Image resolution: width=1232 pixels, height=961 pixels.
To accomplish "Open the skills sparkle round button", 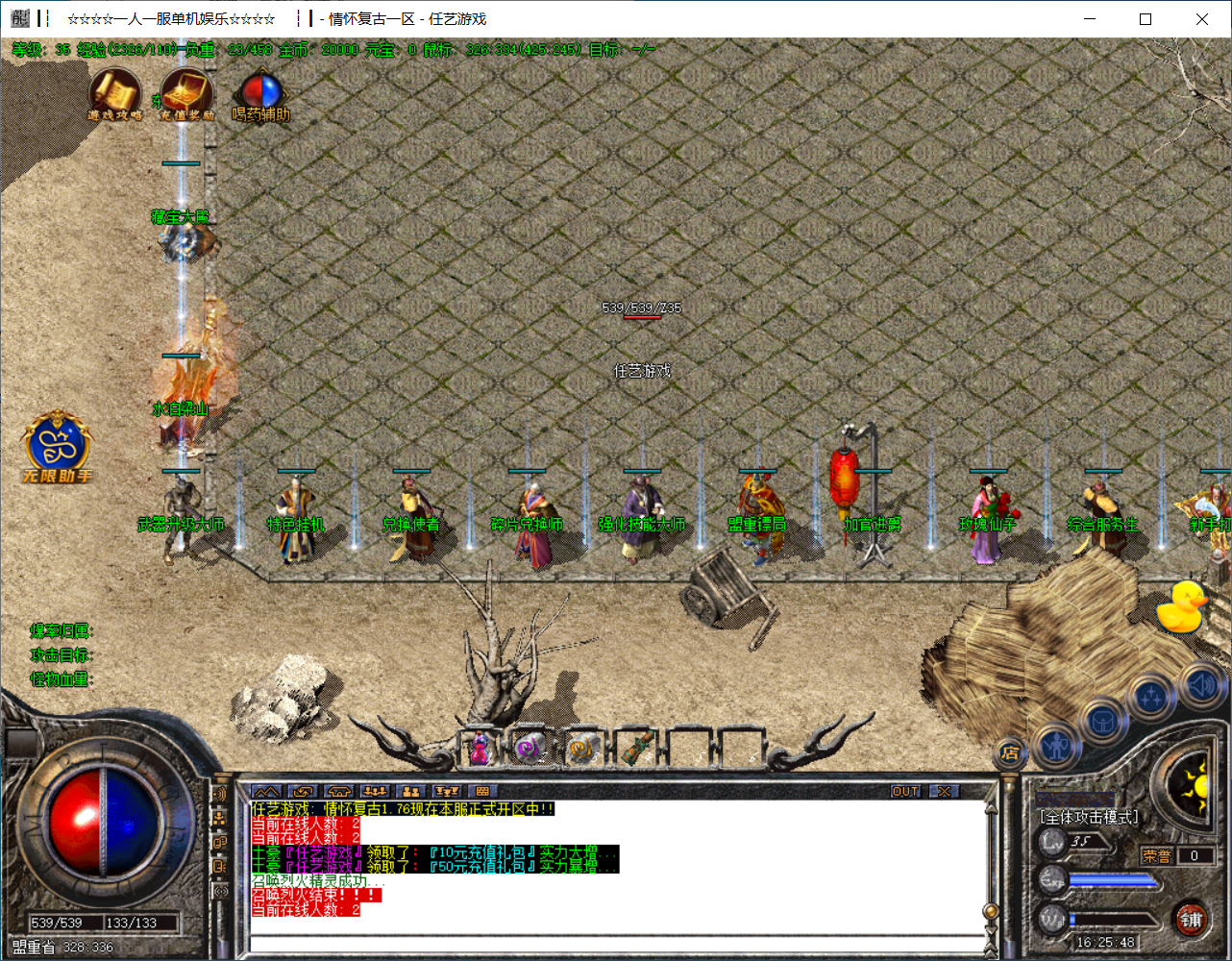I will click(1151, 699).
